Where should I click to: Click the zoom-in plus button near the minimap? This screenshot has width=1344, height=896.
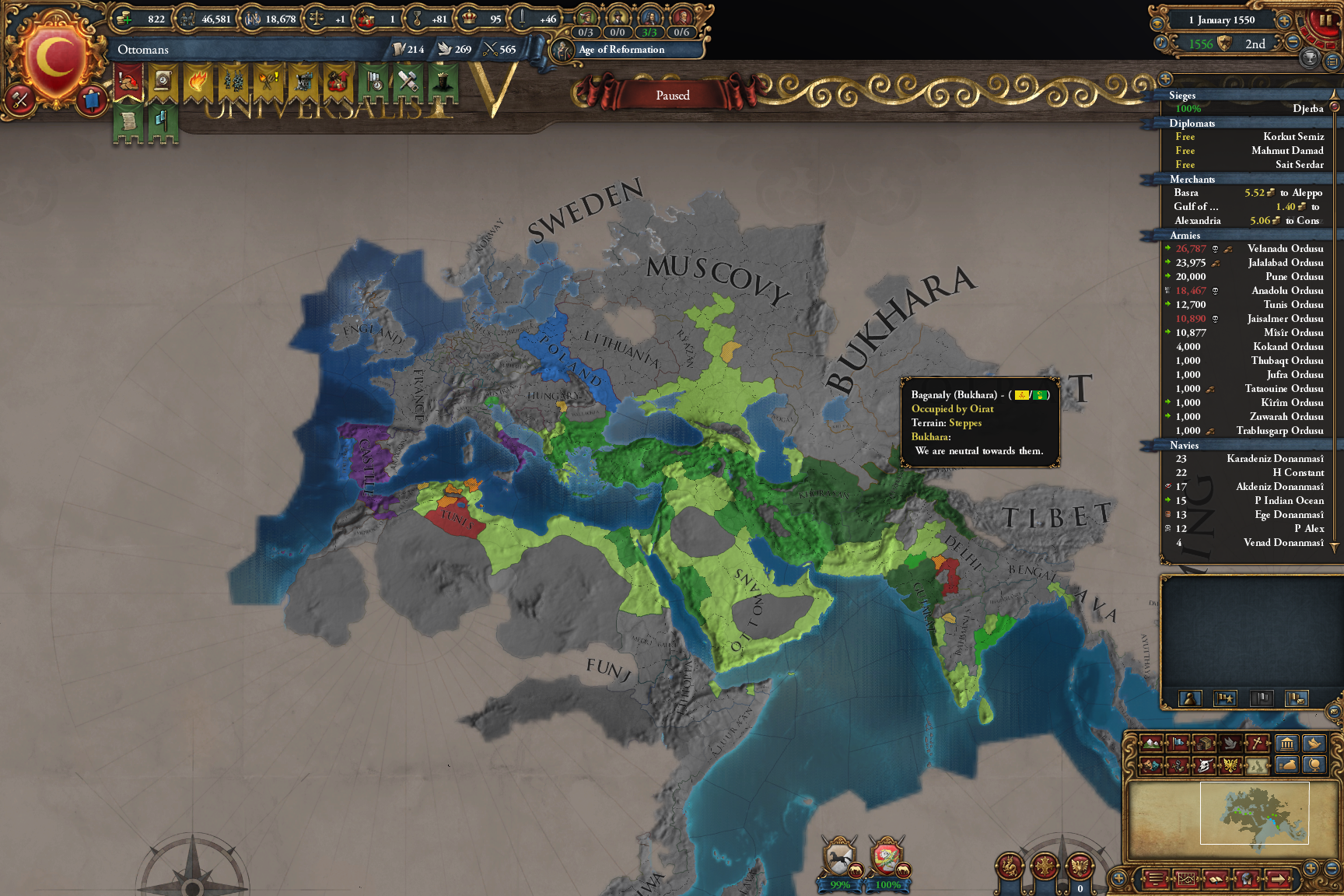pos(1311,866)
